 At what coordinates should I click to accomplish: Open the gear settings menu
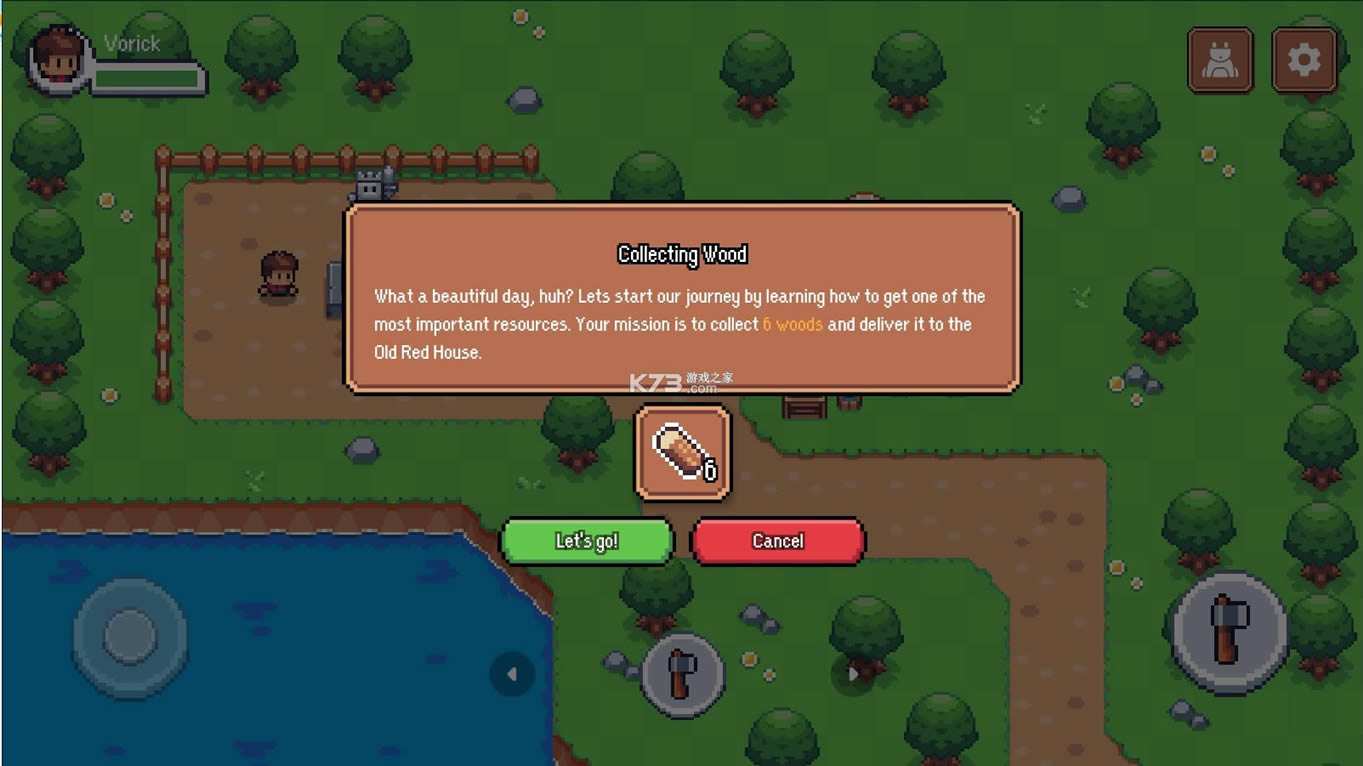coord(1304,61)
